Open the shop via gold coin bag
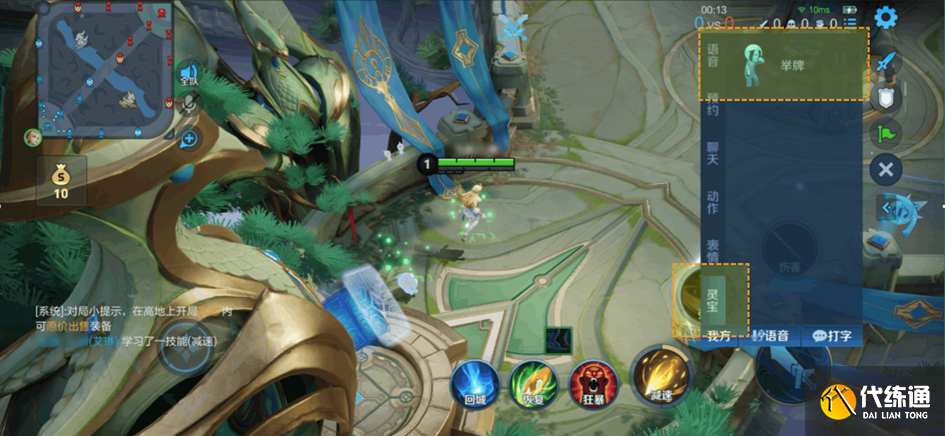945x436 pixels. [x=61, y=181]
